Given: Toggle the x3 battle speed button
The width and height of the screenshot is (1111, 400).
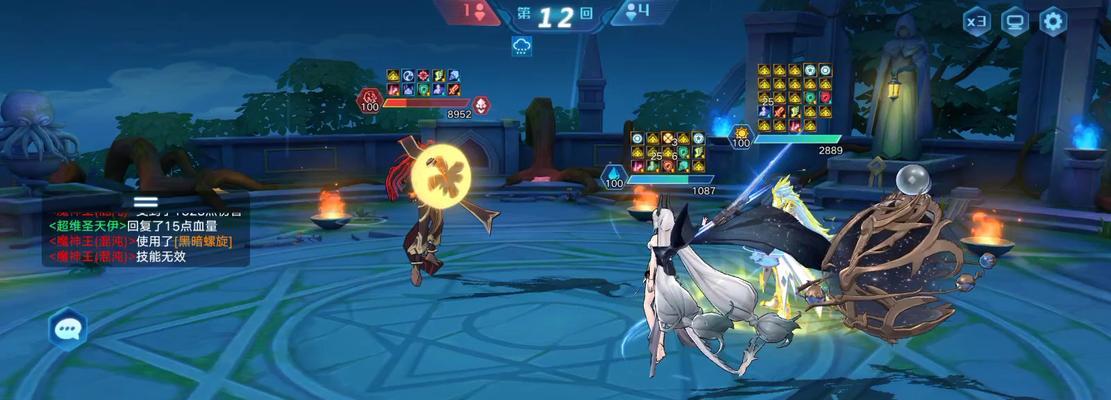Looking at the screenshot, I should (x=977, y=22).
